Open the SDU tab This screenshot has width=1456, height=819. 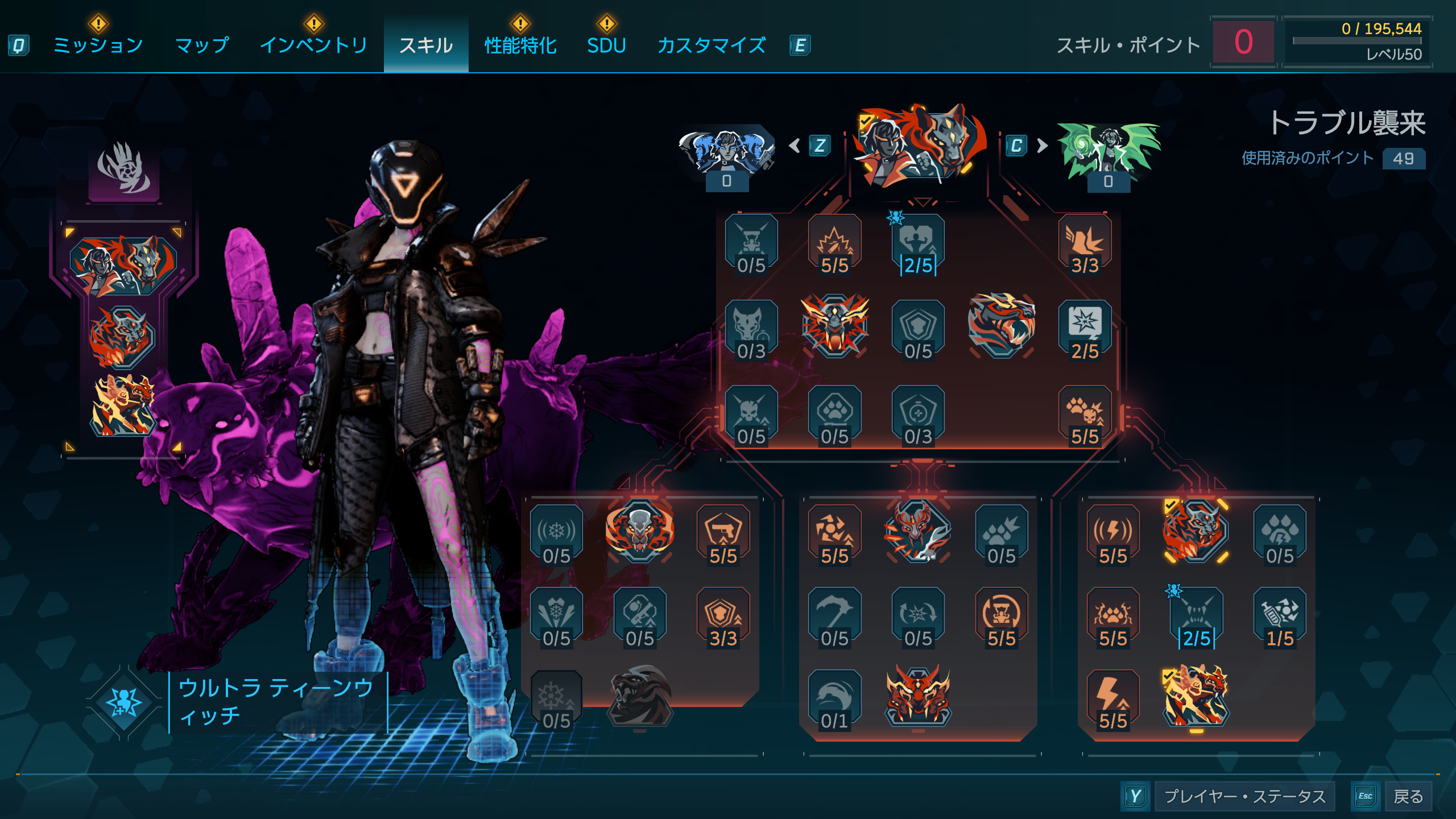coord(606,45)
